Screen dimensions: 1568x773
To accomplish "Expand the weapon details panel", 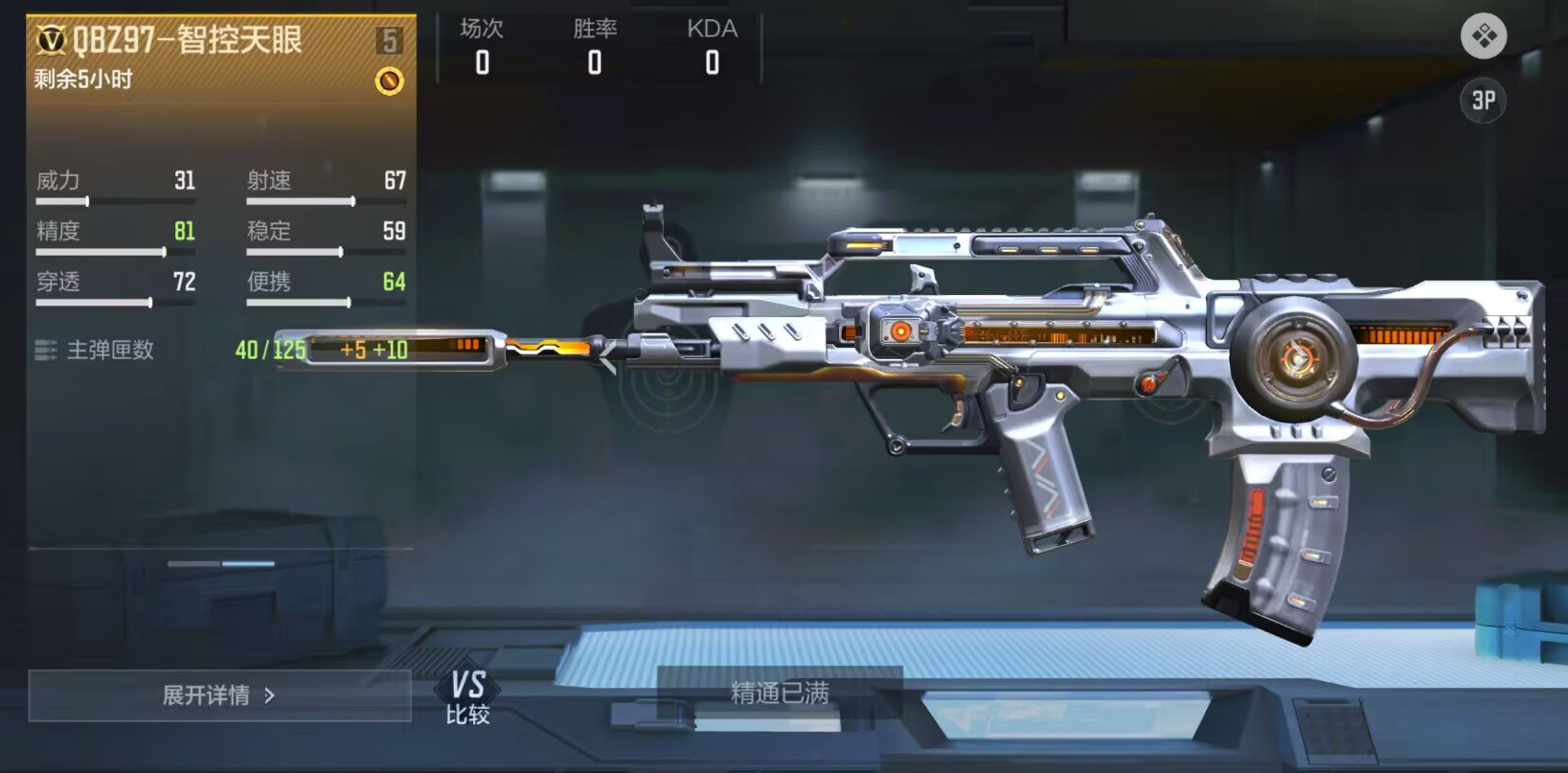I will (219, 695).
